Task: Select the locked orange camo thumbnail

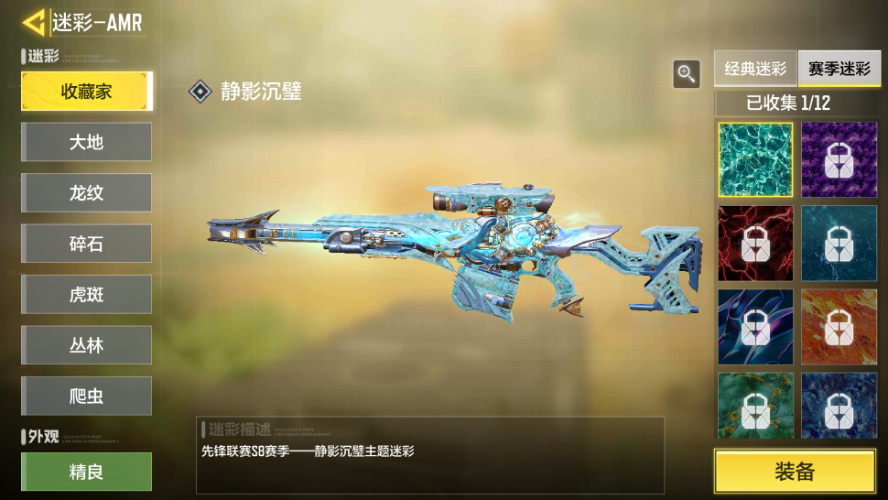Action: pyautogui.click(x=839, y=326)
